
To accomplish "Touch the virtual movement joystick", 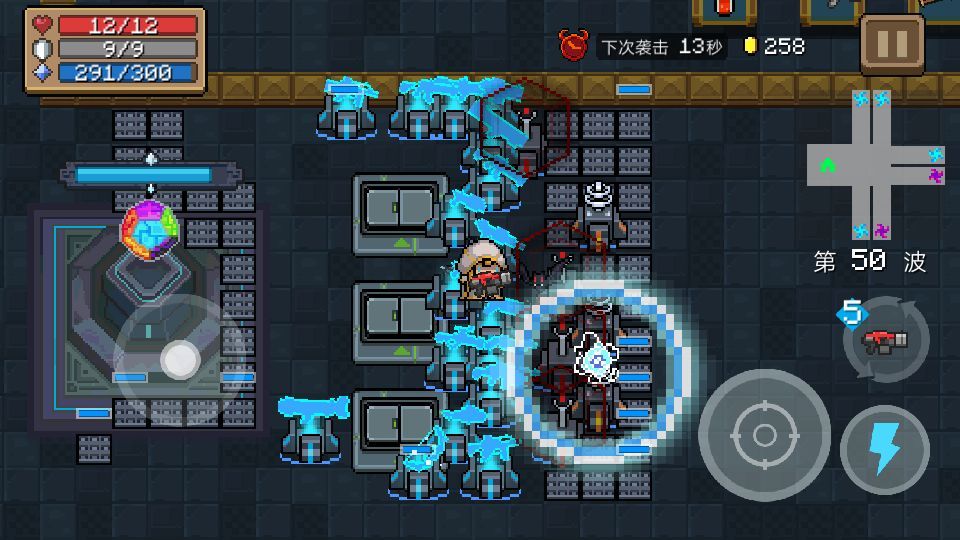I will coord(180,359).
